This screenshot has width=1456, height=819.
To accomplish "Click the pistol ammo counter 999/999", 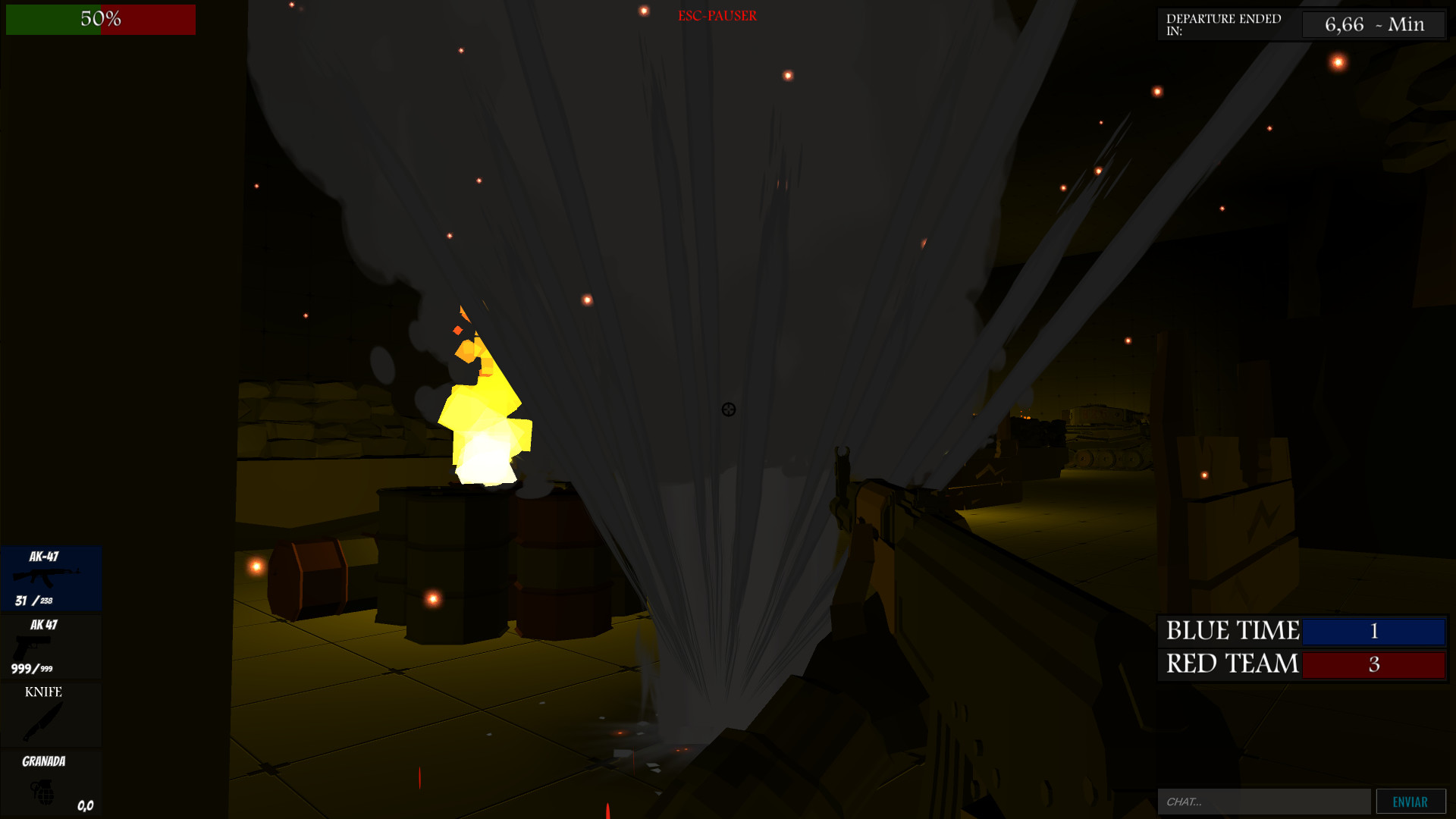I will click(30, 670).
